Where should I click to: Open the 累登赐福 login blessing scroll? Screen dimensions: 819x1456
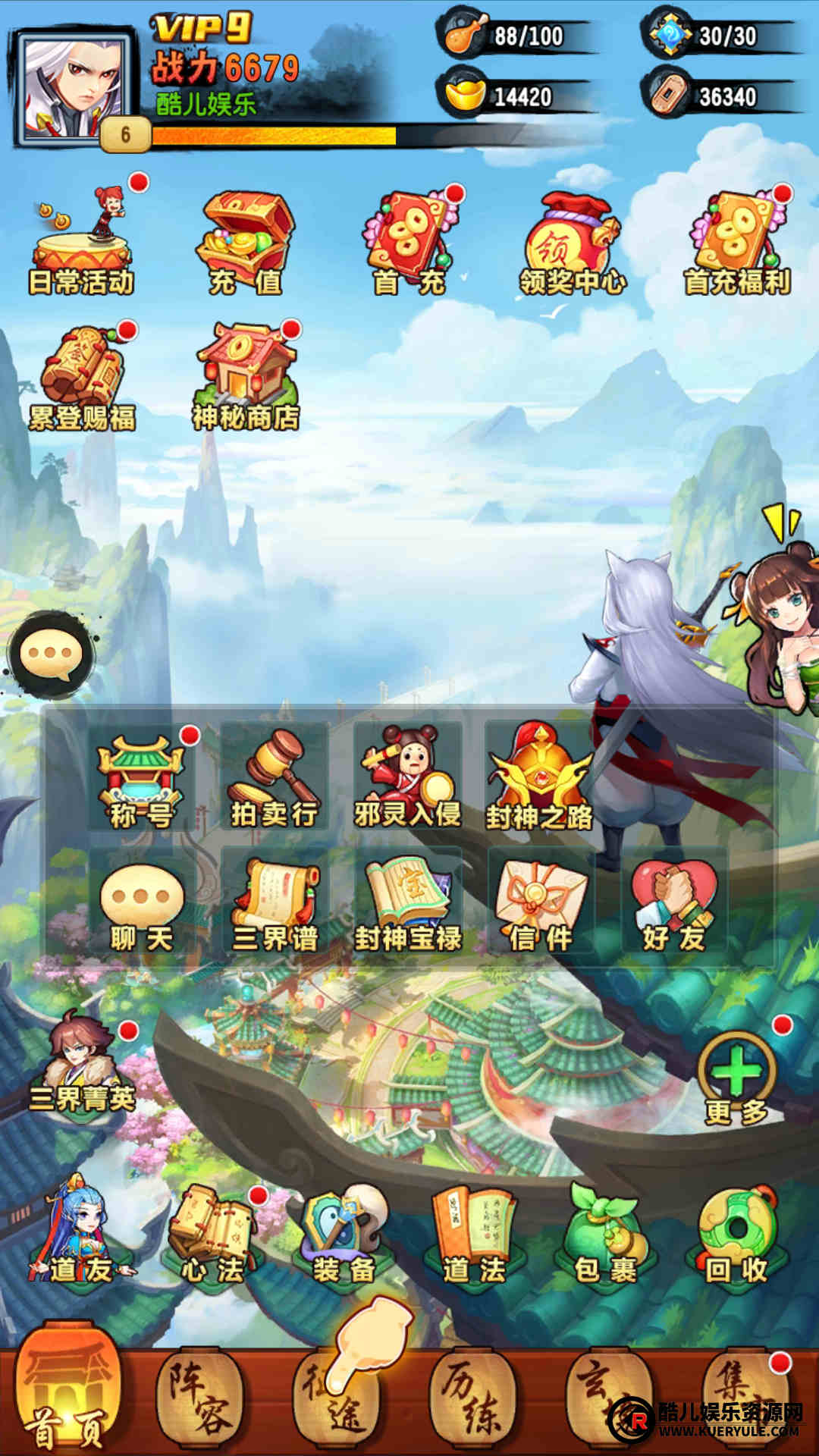(x=82, y=377)
